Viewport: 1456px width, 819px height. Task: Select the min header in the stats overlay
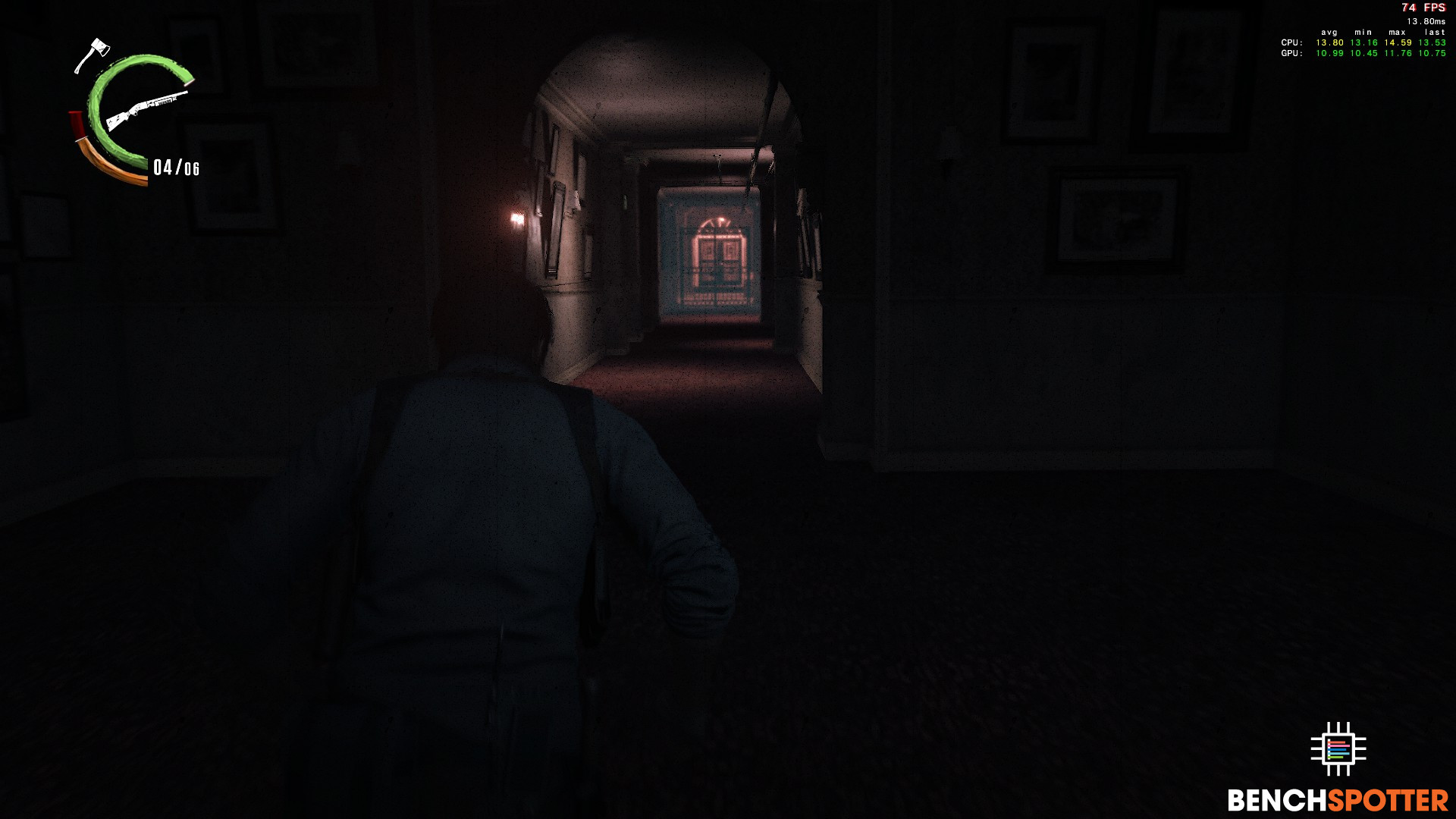click(x=1363, y=32)
